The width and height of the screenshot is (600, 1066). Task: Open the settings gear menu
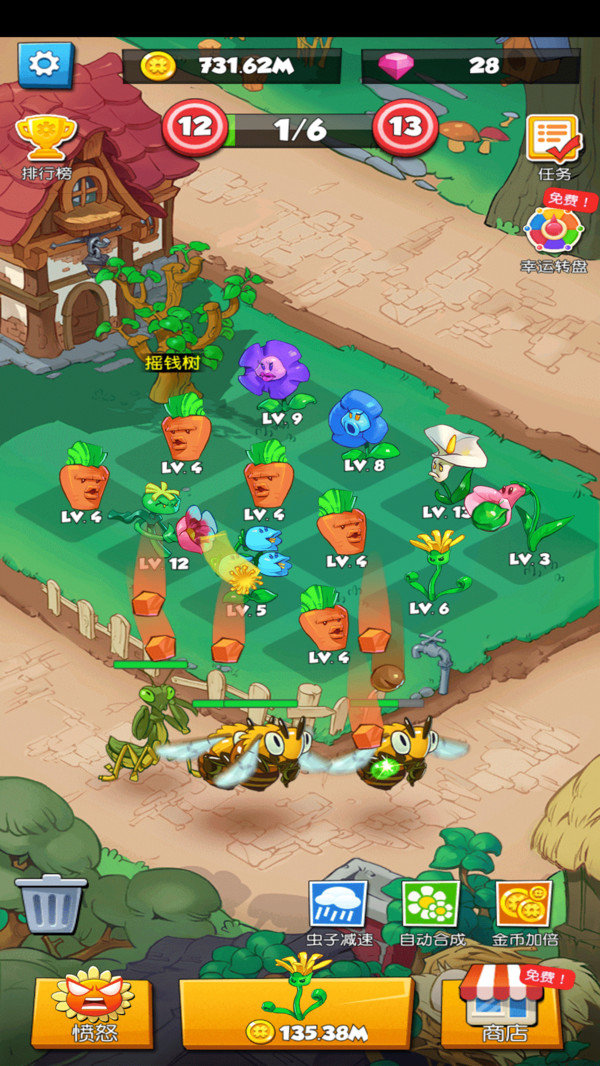click(45, 65)
